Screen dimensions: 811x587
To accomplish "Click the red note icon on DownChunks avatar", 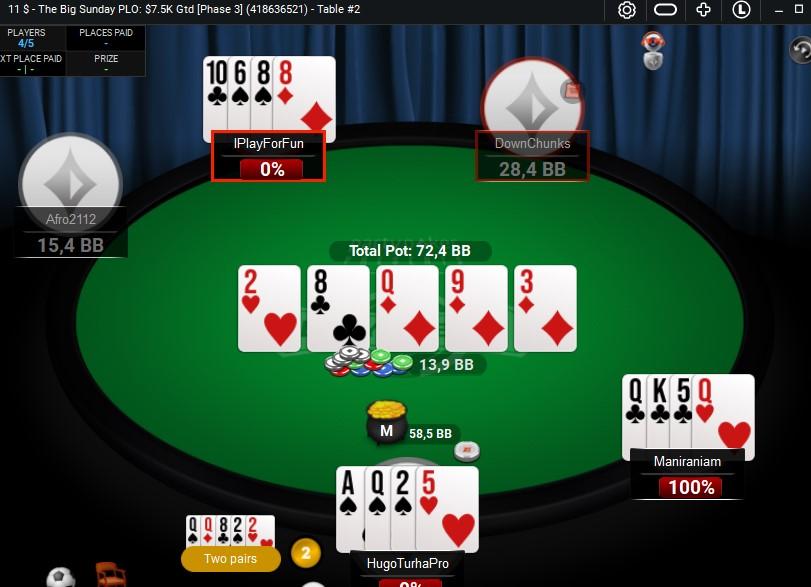I will click(x=573, y=91).
